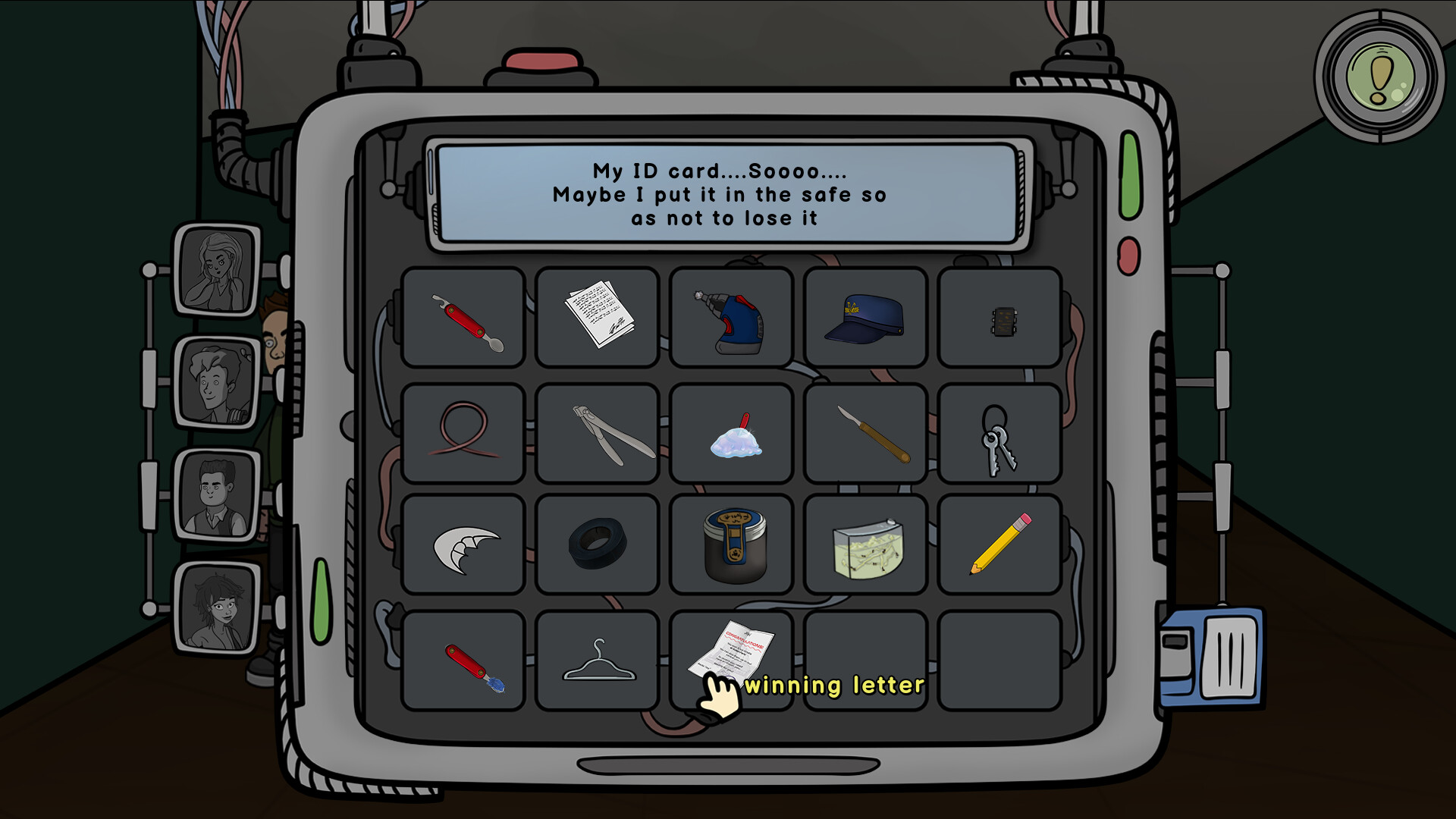Pick up the scalpel
The height and width of the screenshot is (819, 1456).
click(x=864, y=432)
